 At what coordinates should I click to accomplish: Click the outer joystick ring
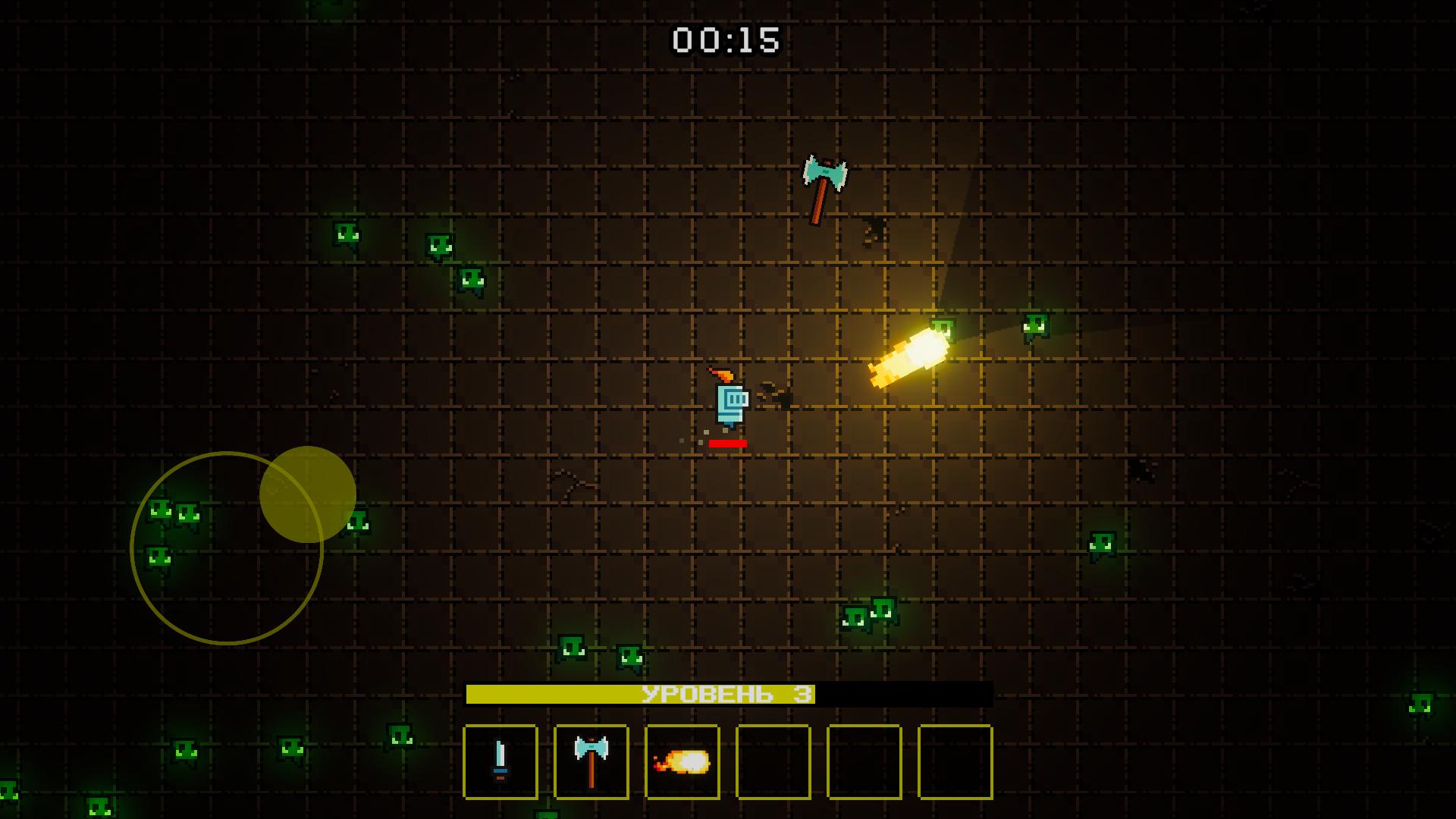(227, 546)
